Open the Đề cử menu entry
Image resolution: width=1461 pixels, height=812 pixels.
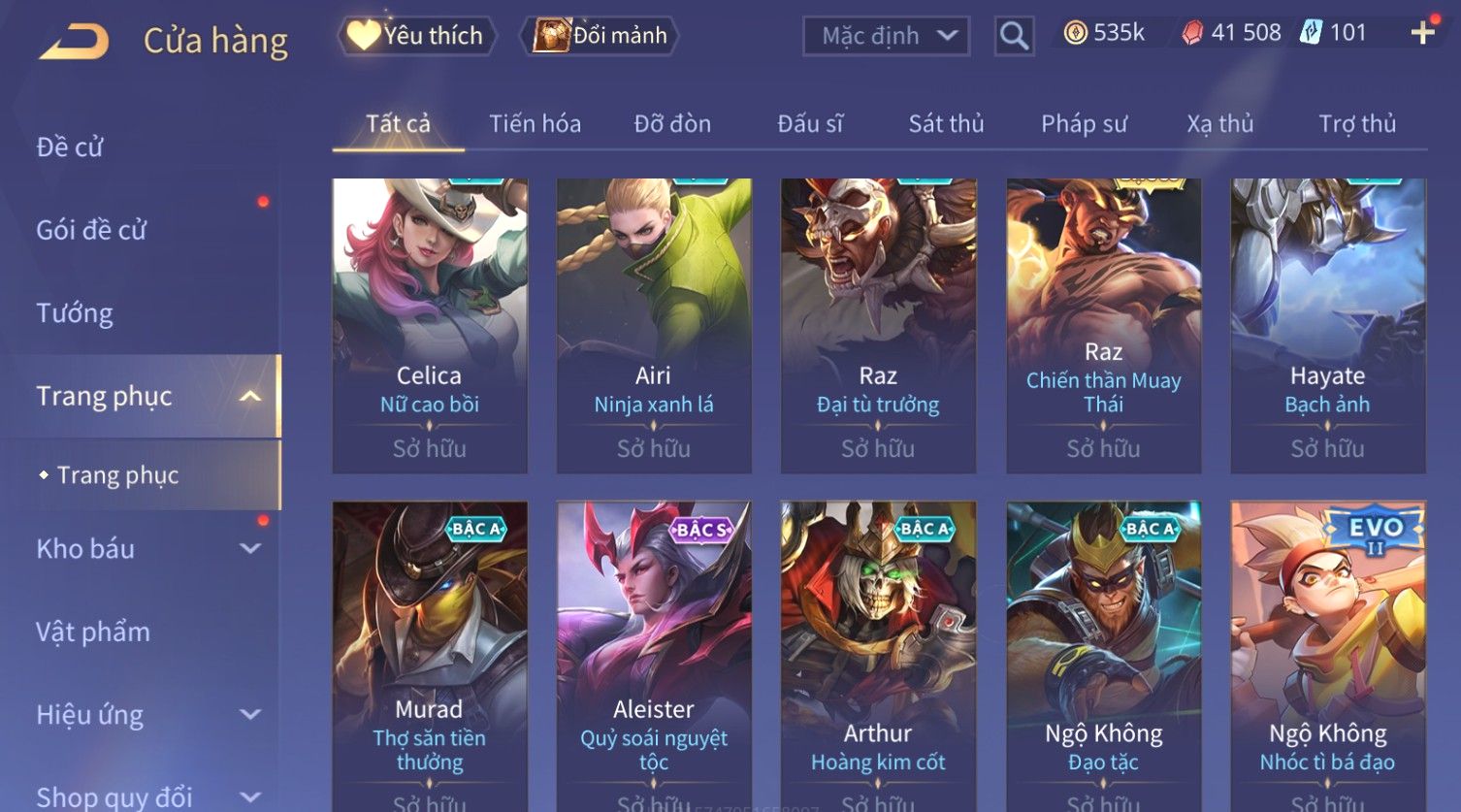coord(70,147)
